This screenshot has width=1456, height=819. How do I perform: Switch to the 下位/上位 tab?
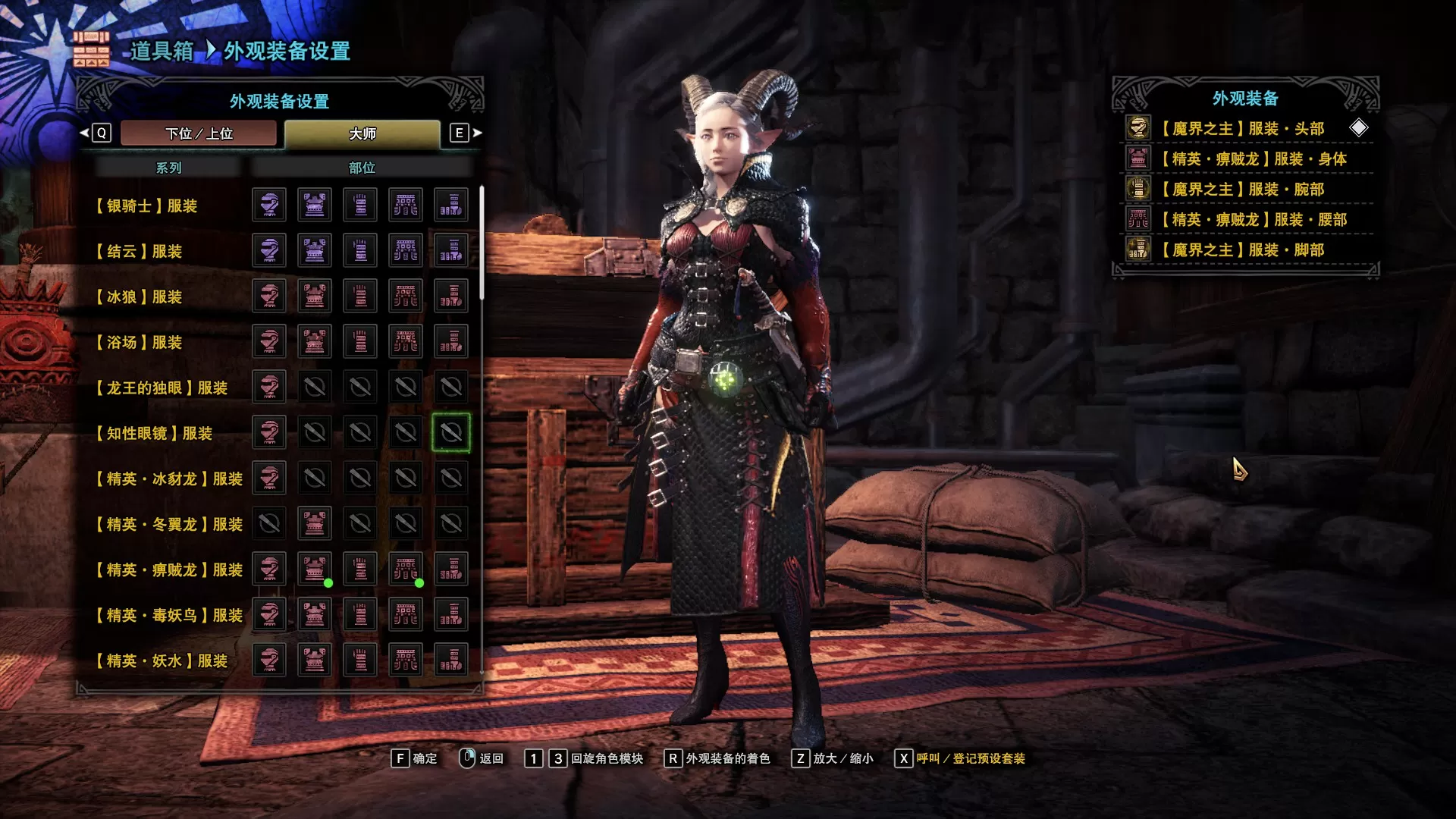click(199, 133)
